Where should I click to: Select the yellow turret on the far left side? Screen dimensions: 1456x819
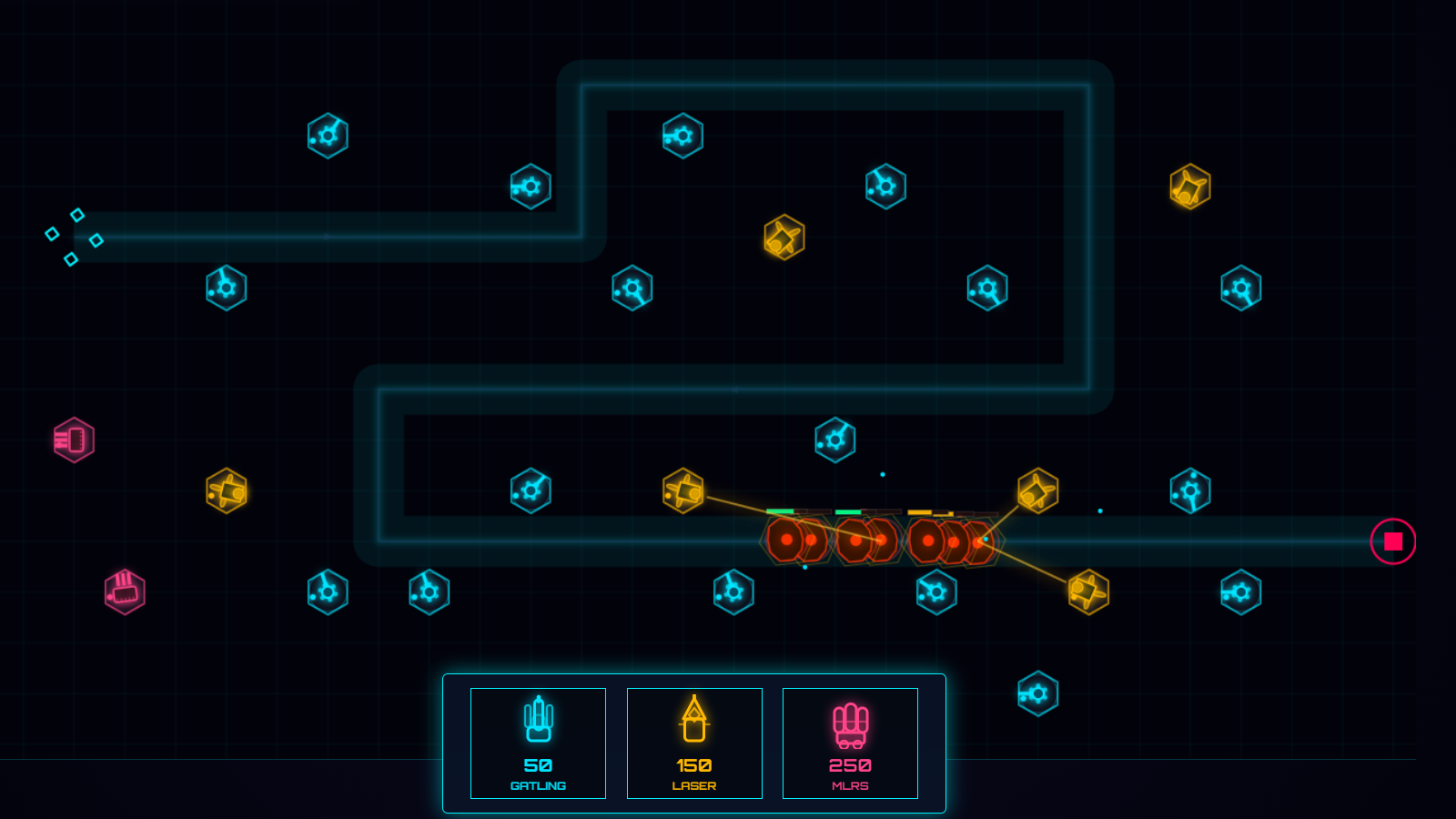(x=227, y=489)
